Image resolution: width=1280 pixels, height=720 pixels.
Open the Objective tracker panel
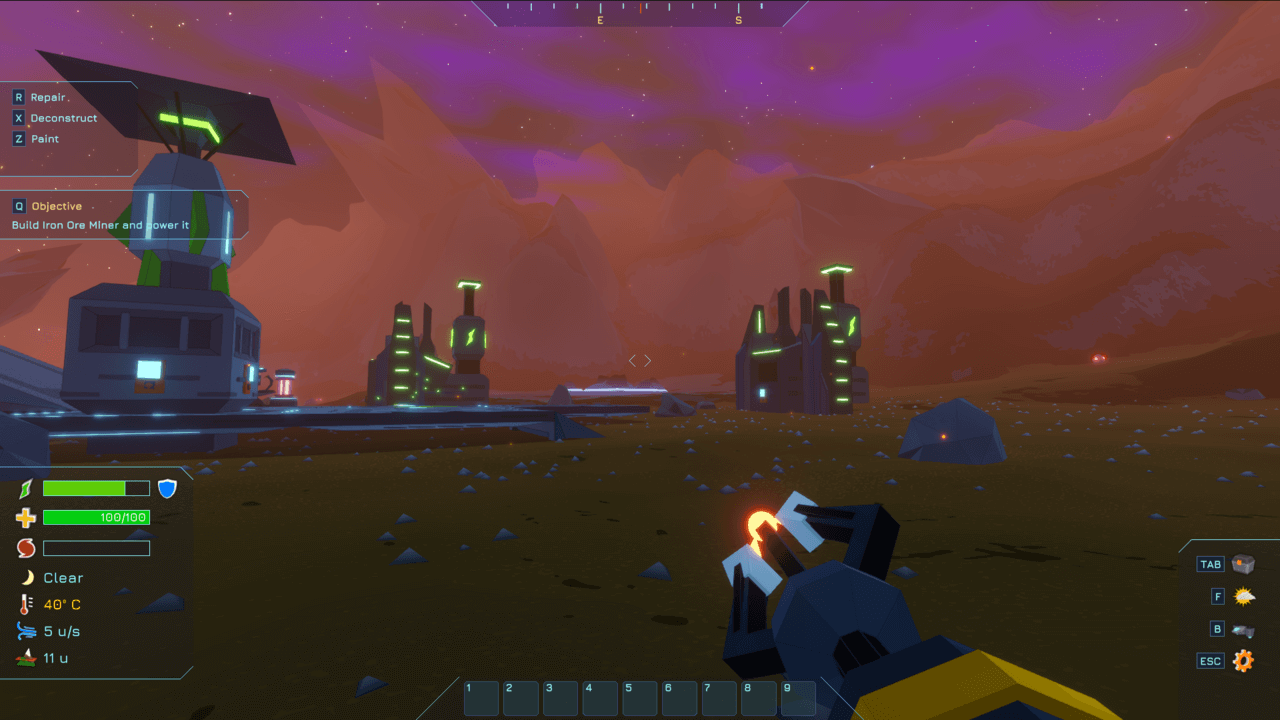tap(56, 206)
